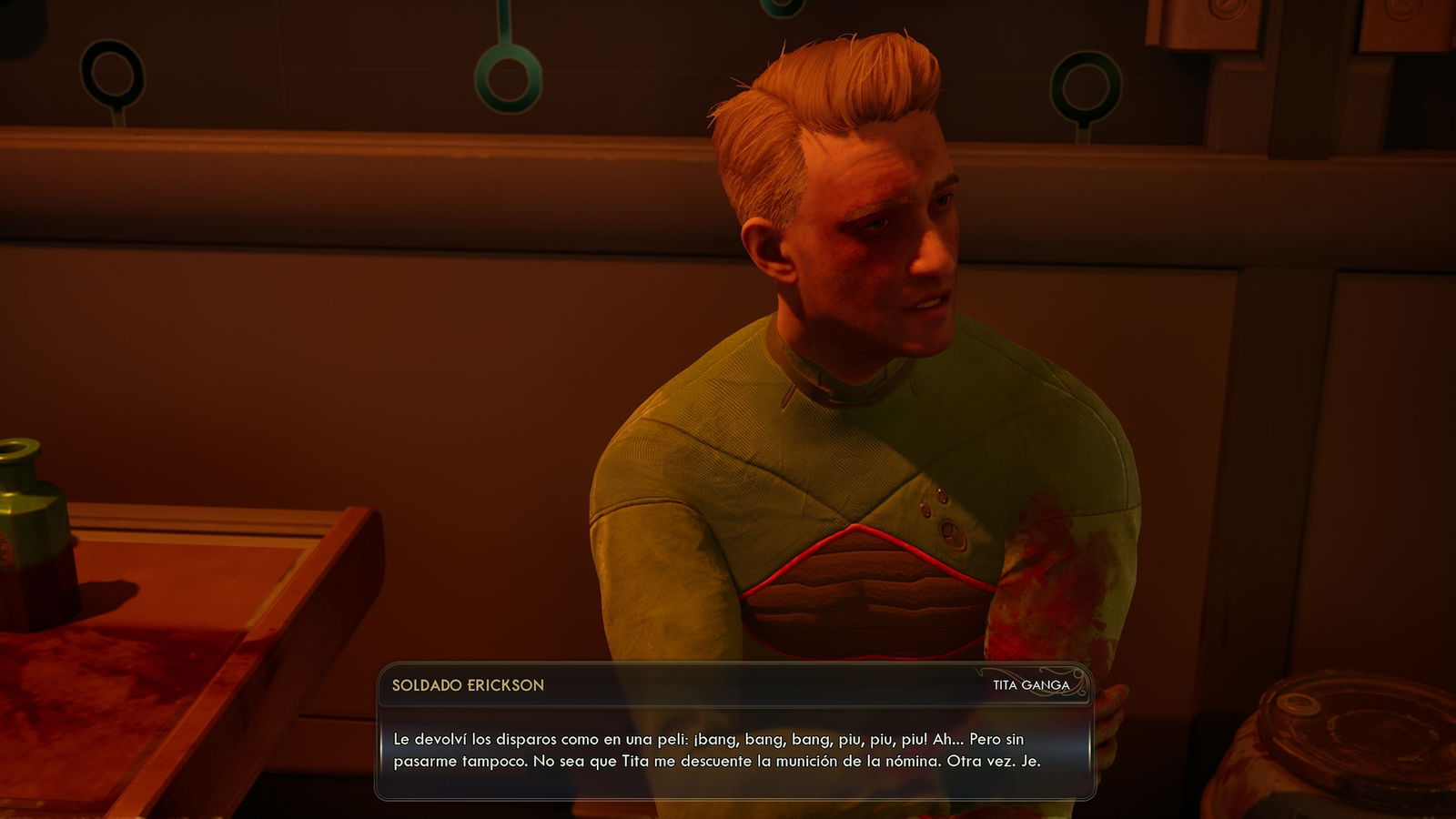Advance Soldado Erickson's dialogue box

[x=734, y=750]
